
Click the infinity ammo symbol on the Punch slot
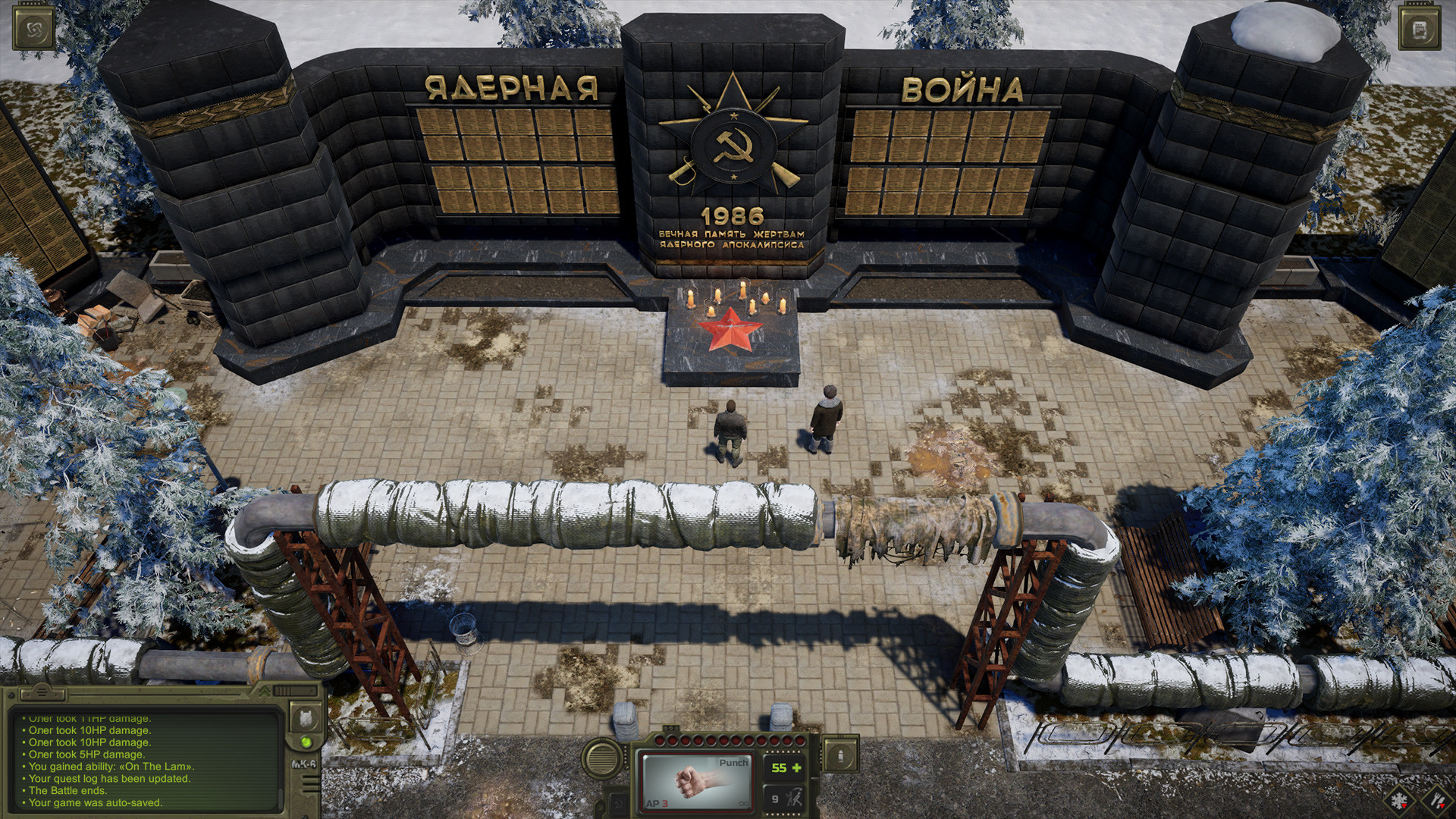click(x=744, y=804)
